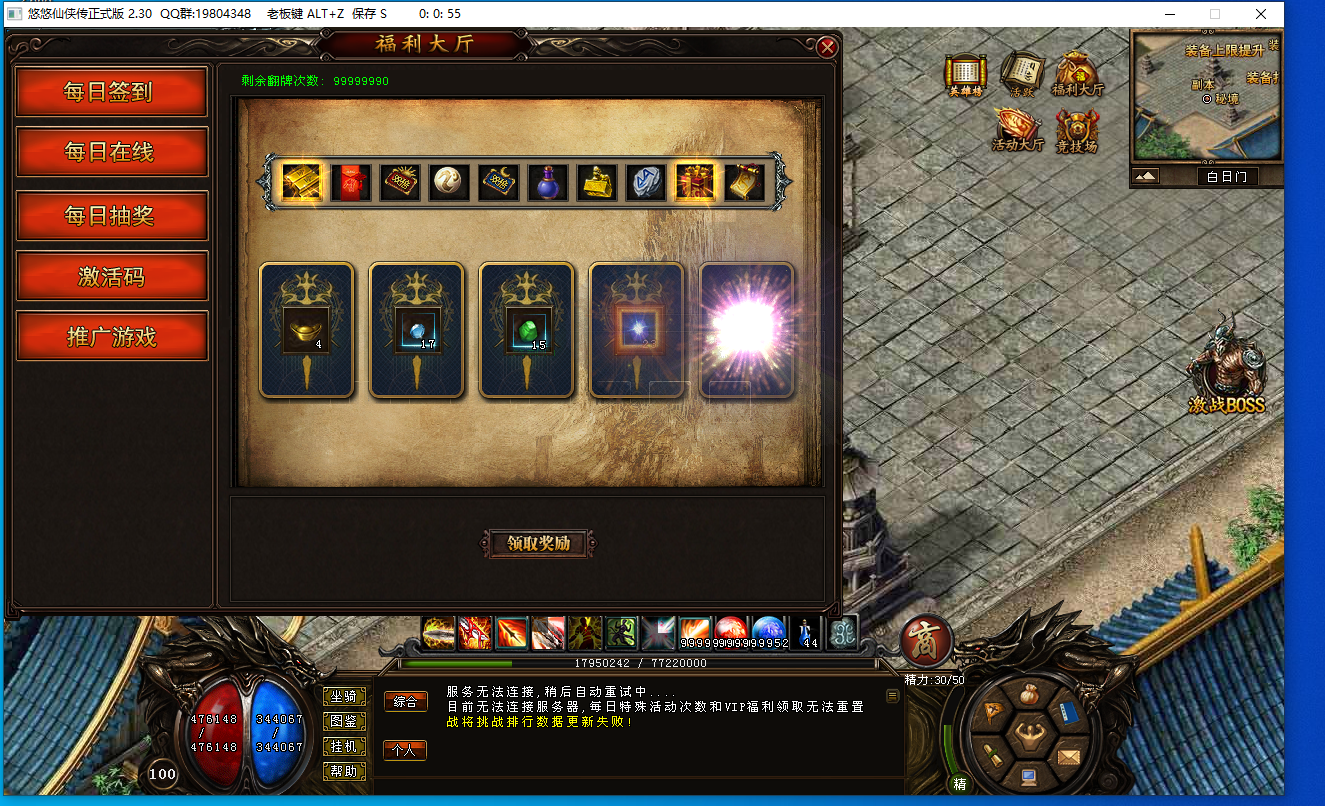This screenshot has height=806, width=1325.
Task: Minimize the game window
Action: click(x=1169, y=14)
